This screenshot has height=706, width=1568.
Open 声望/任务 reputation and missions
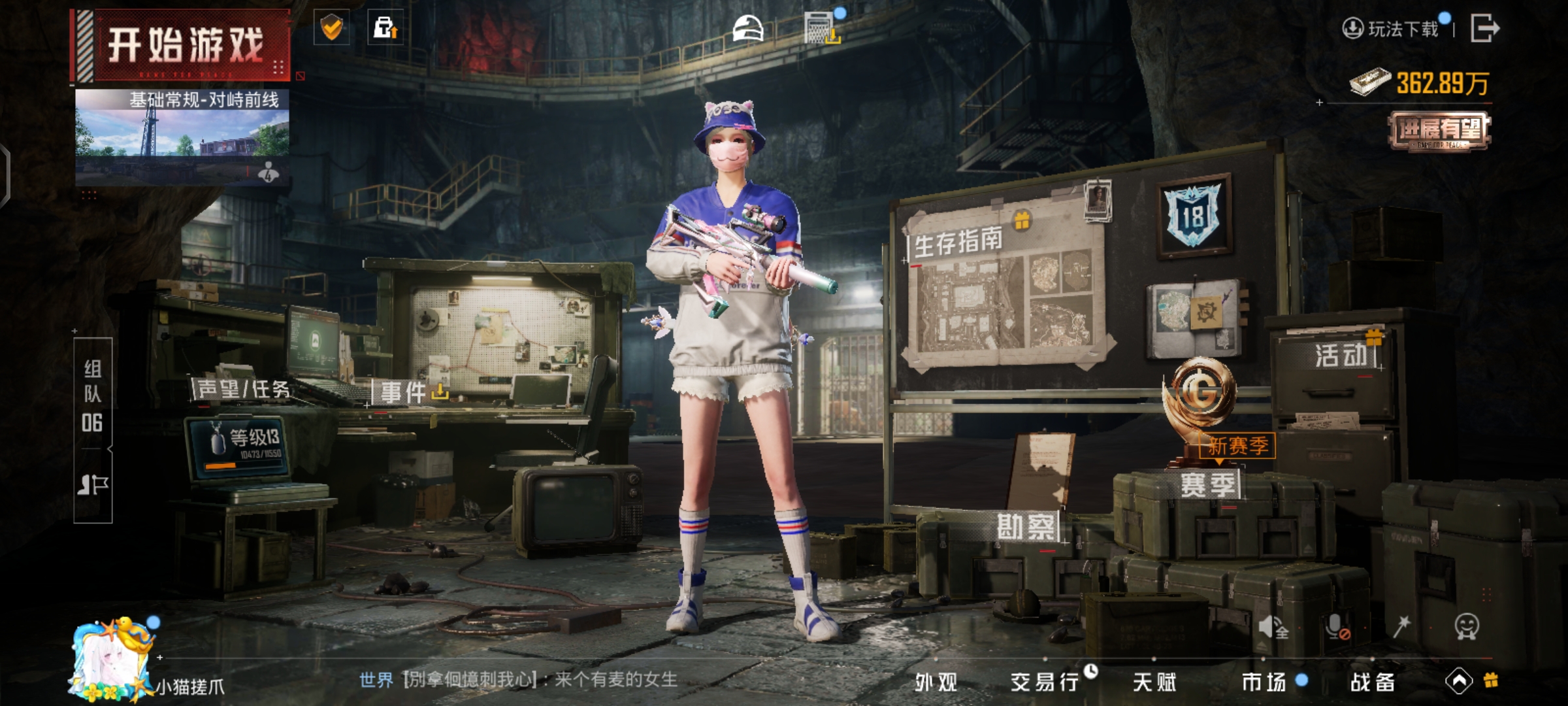[x=244, y=390]
